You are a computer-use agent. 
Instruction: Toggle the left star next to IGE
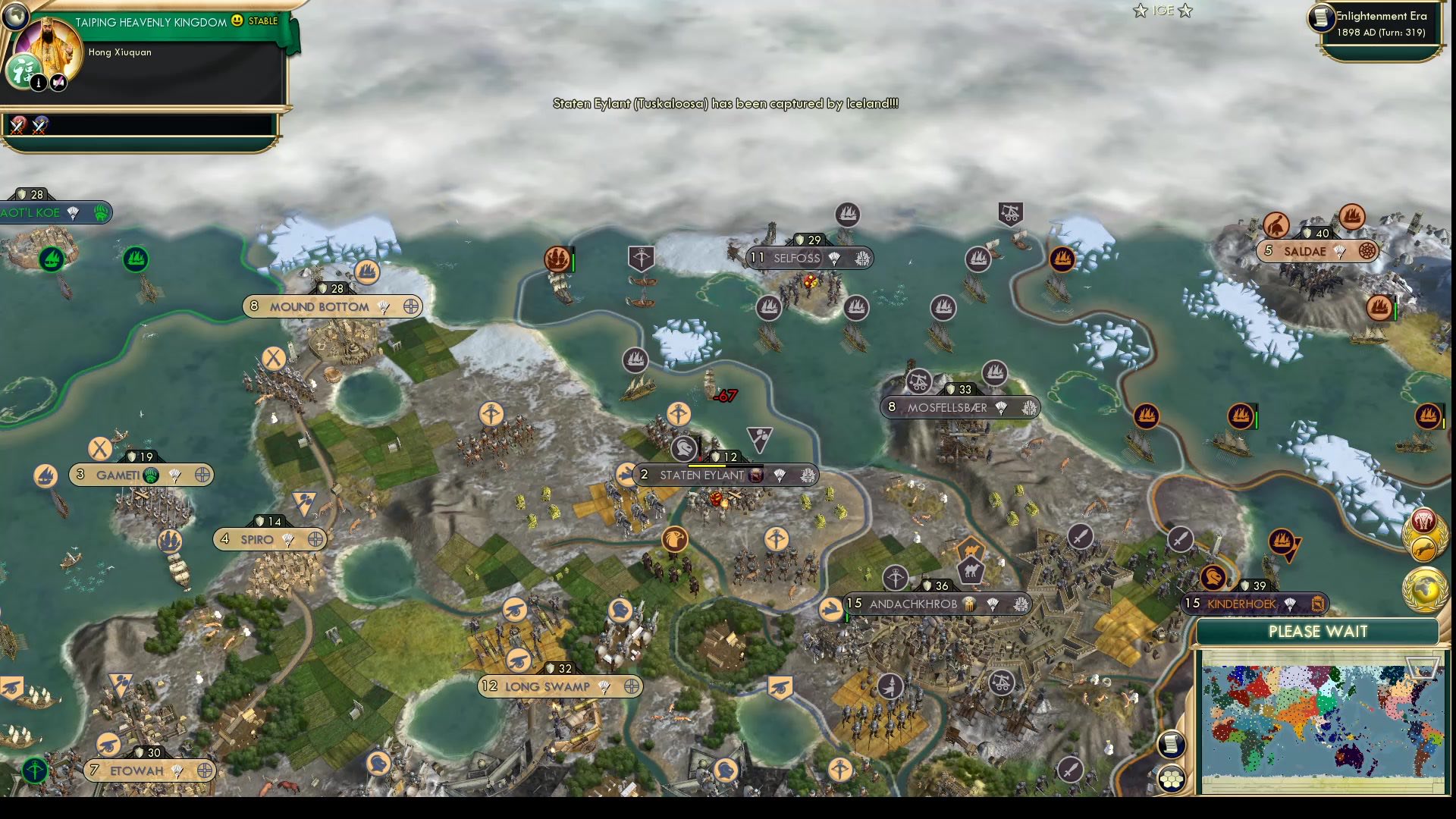pos(1138,11)
